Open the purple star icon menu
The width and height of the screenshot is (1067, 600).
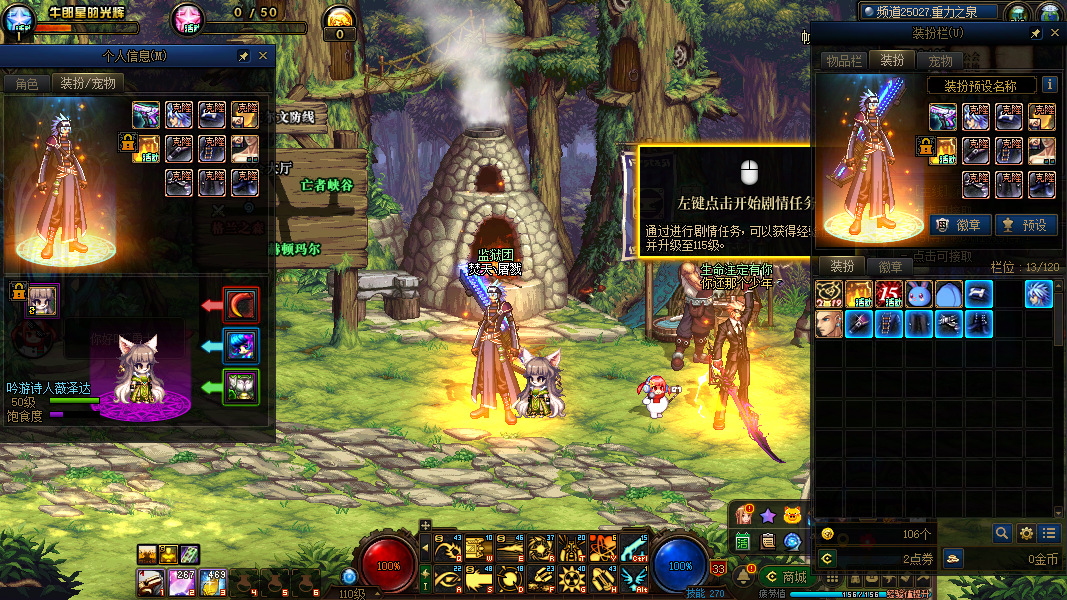[x=768, y=516]
